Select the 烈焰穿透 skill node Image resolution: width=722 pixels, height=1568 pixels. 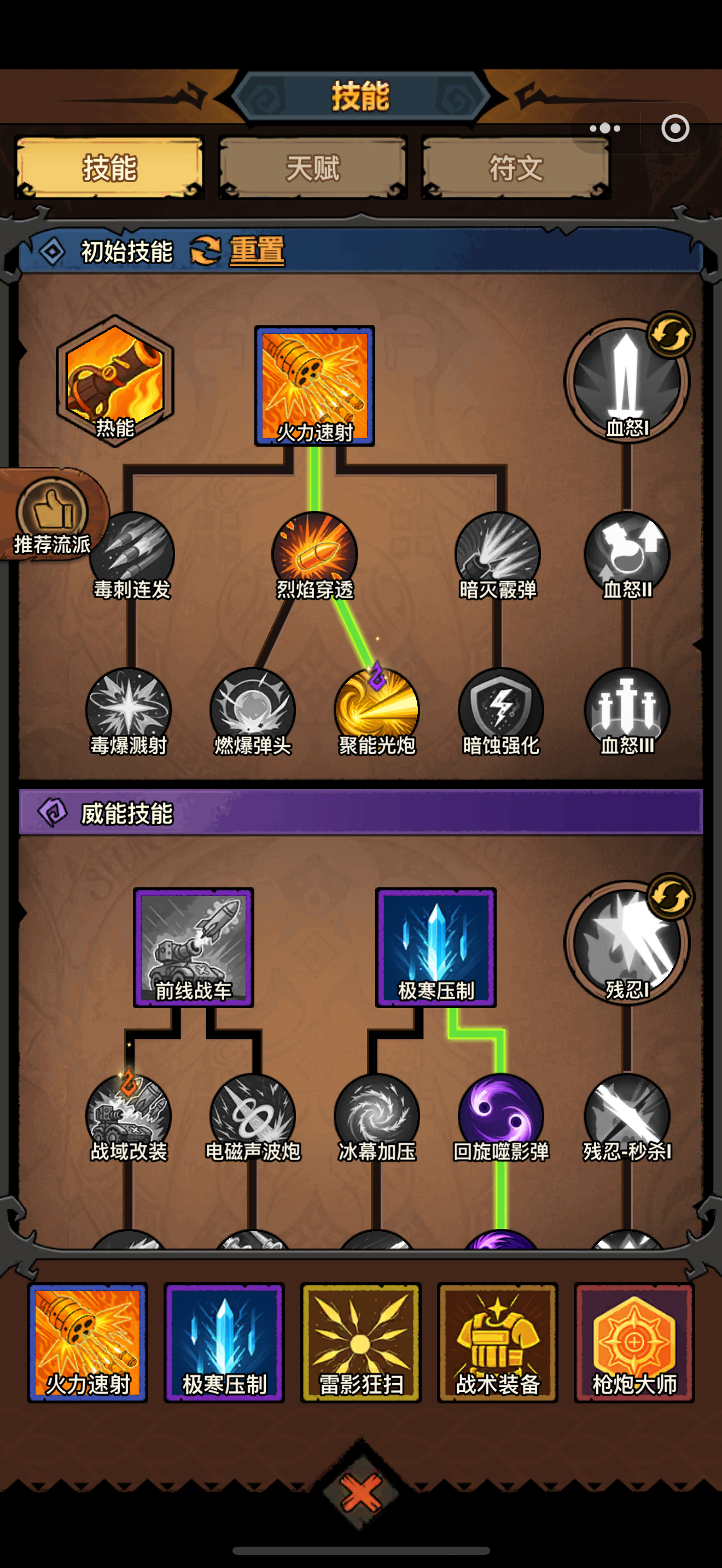(315, 554)
